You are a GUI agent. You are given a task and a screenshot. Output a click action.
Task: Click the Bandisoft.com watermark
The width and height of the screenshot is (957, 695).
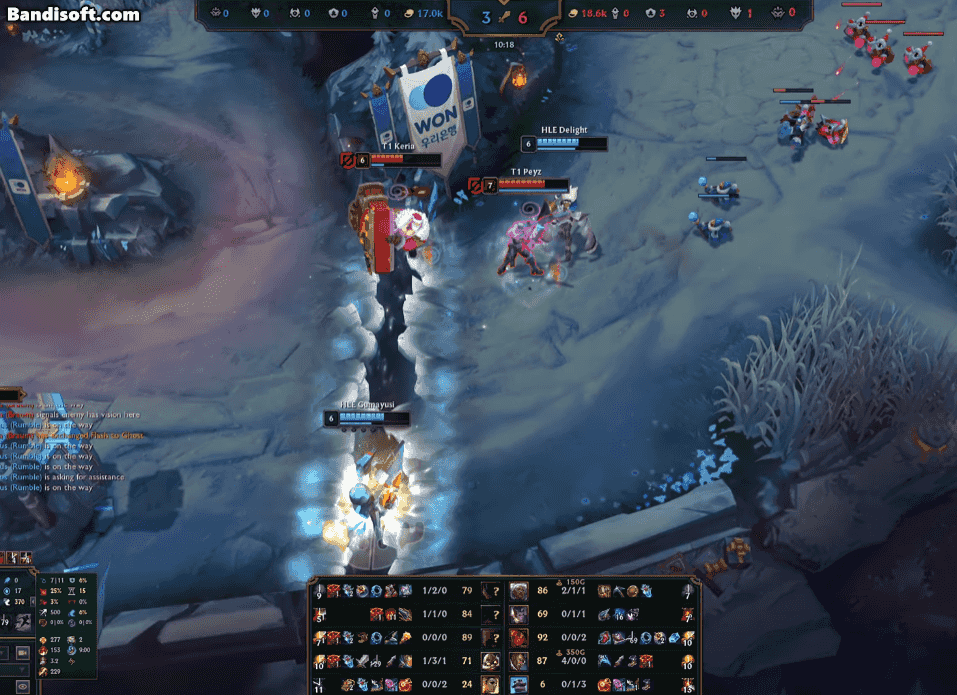[x=74, y=15]
